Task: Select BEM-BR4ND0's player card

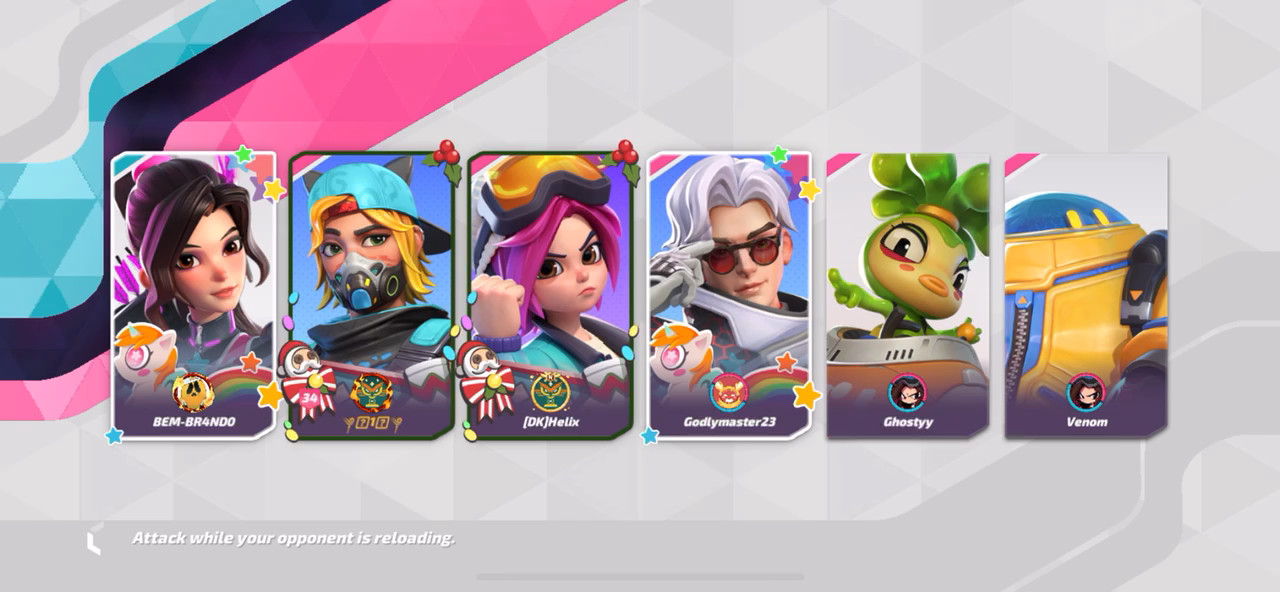Action: pos(194,295)
